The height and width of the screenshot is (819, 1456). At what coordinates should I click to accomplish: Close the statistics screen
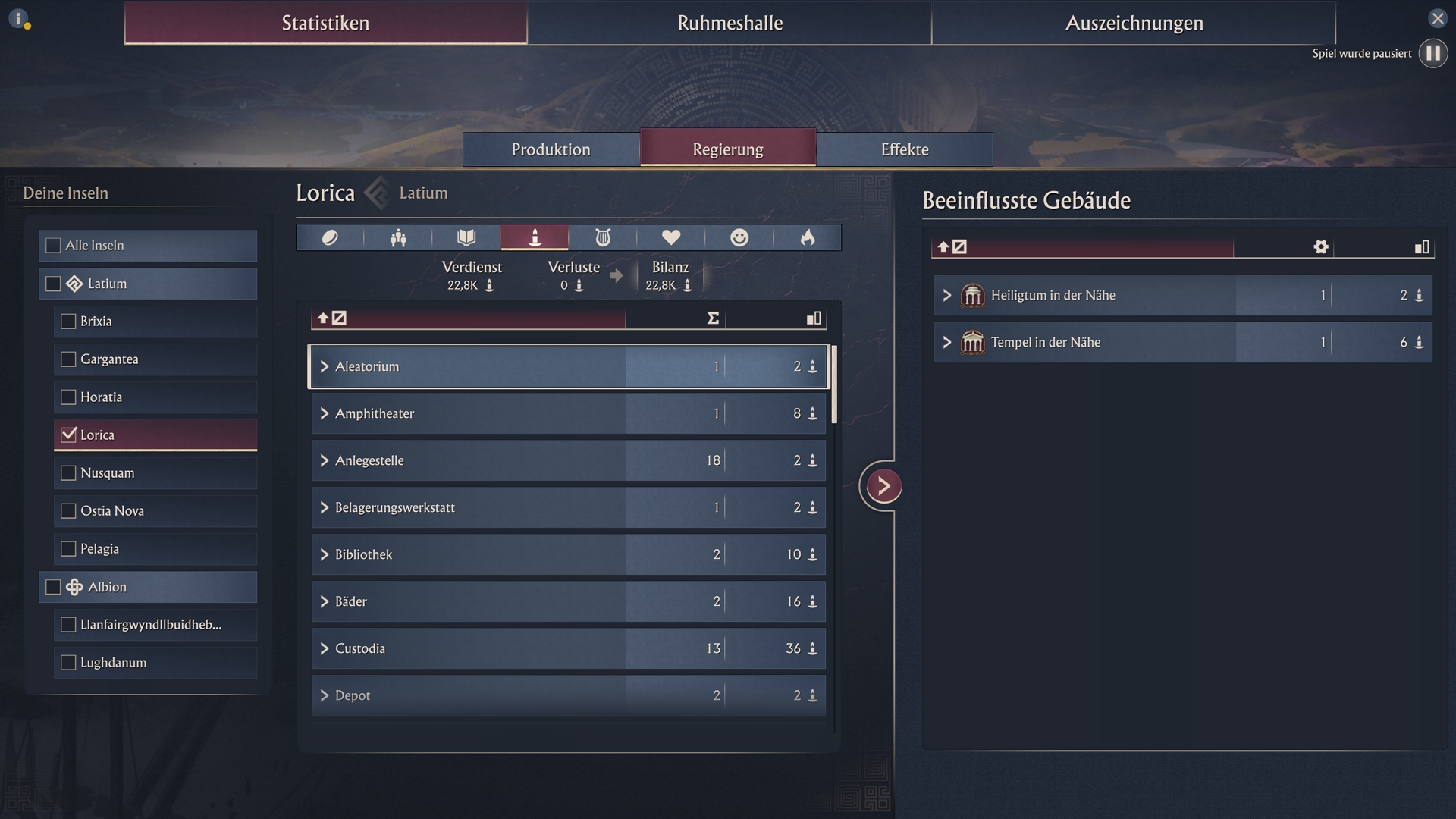tap(1437, 18)
